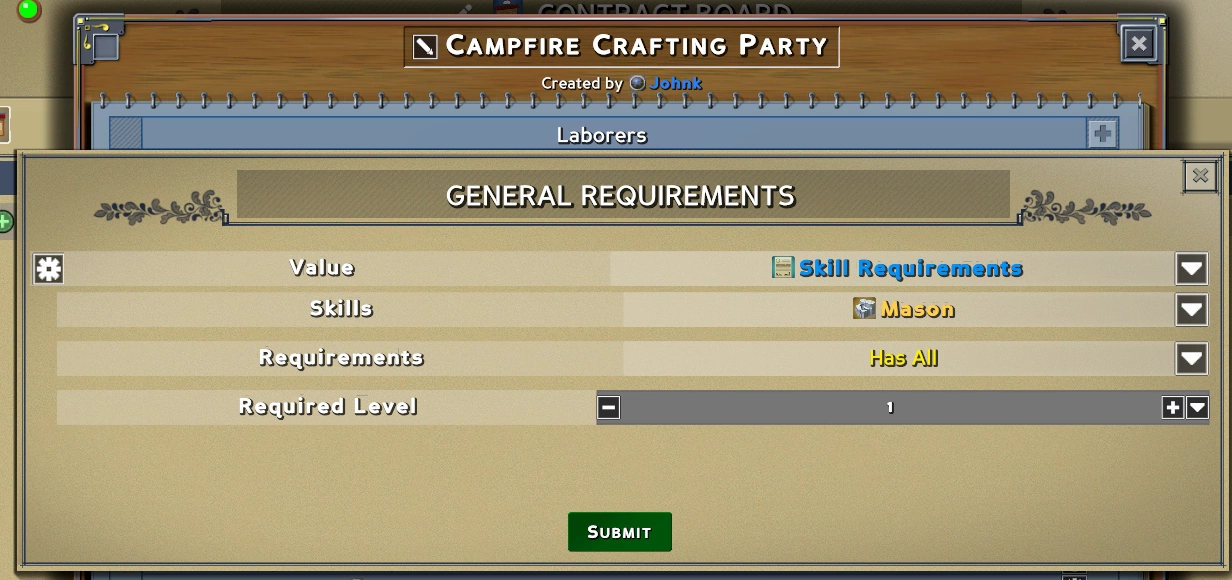The width and height of the screenshot is (1232, 580).
Task: Edit the required level value field
Action: (890, 407)
